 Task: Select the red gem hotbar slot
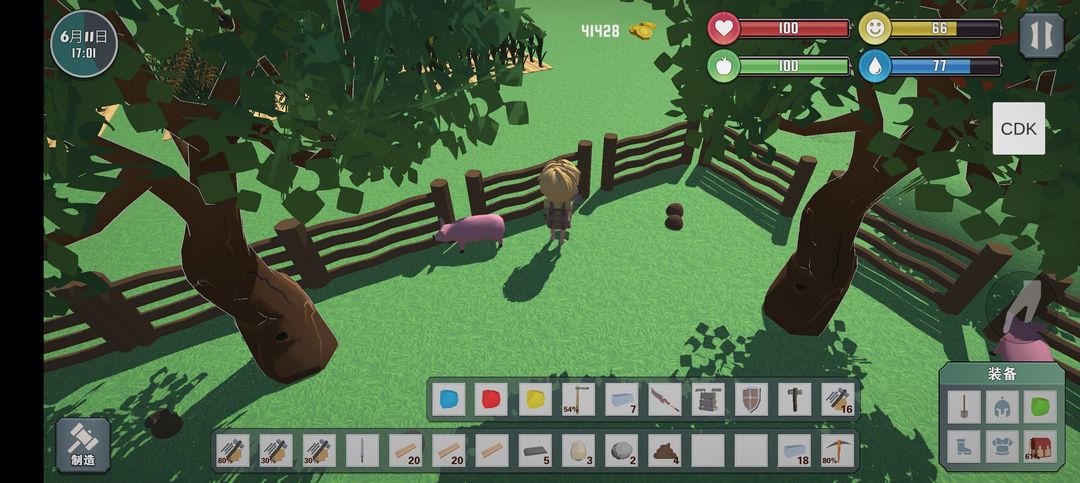pyautogui.click(x=491, y=400)
